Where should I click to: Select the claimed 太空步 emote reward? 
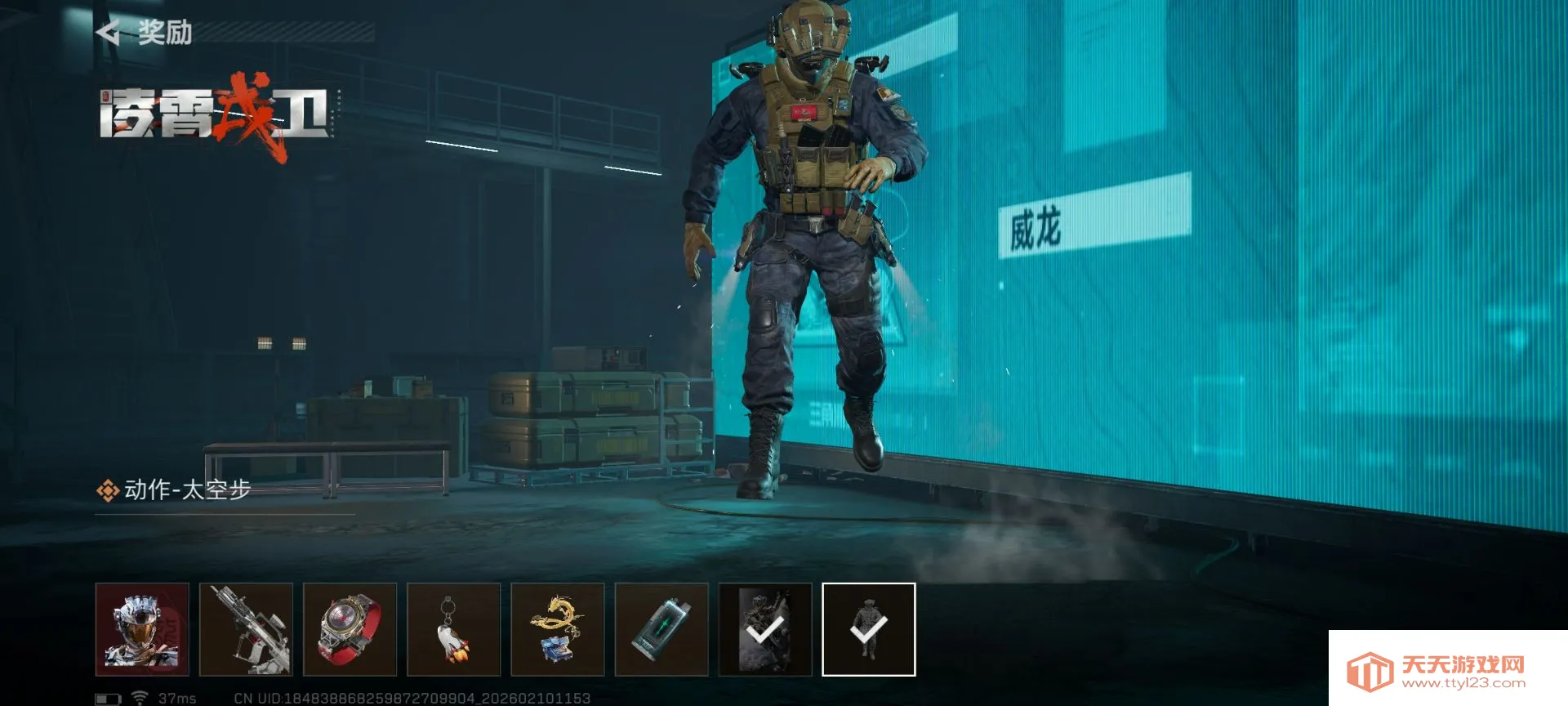click(868, 629)
